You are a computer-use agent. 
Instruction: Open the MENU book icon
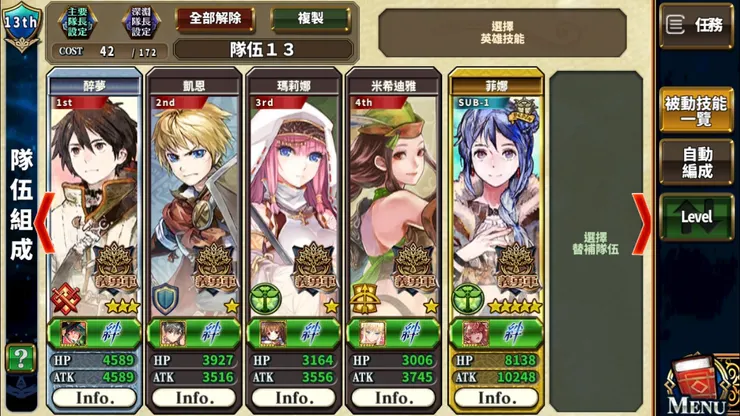coord(699,385)
